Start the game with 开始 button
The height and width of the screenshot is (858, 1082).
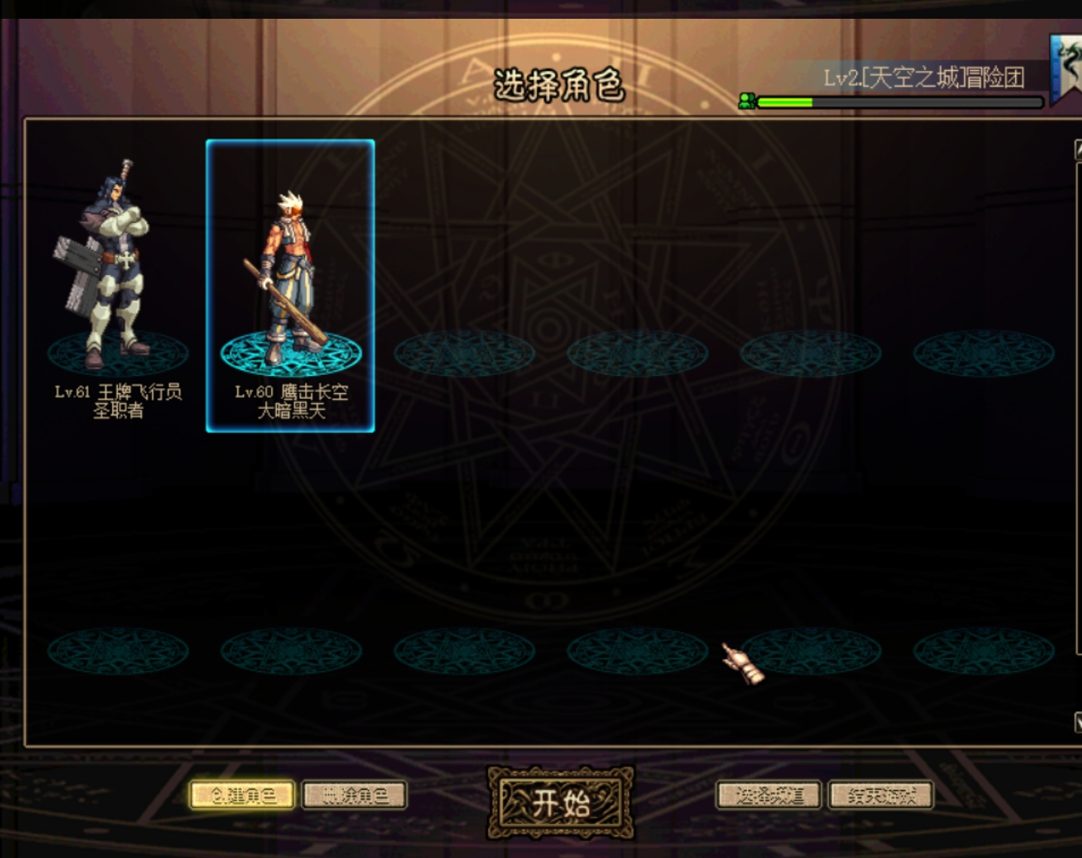point(560,802)
